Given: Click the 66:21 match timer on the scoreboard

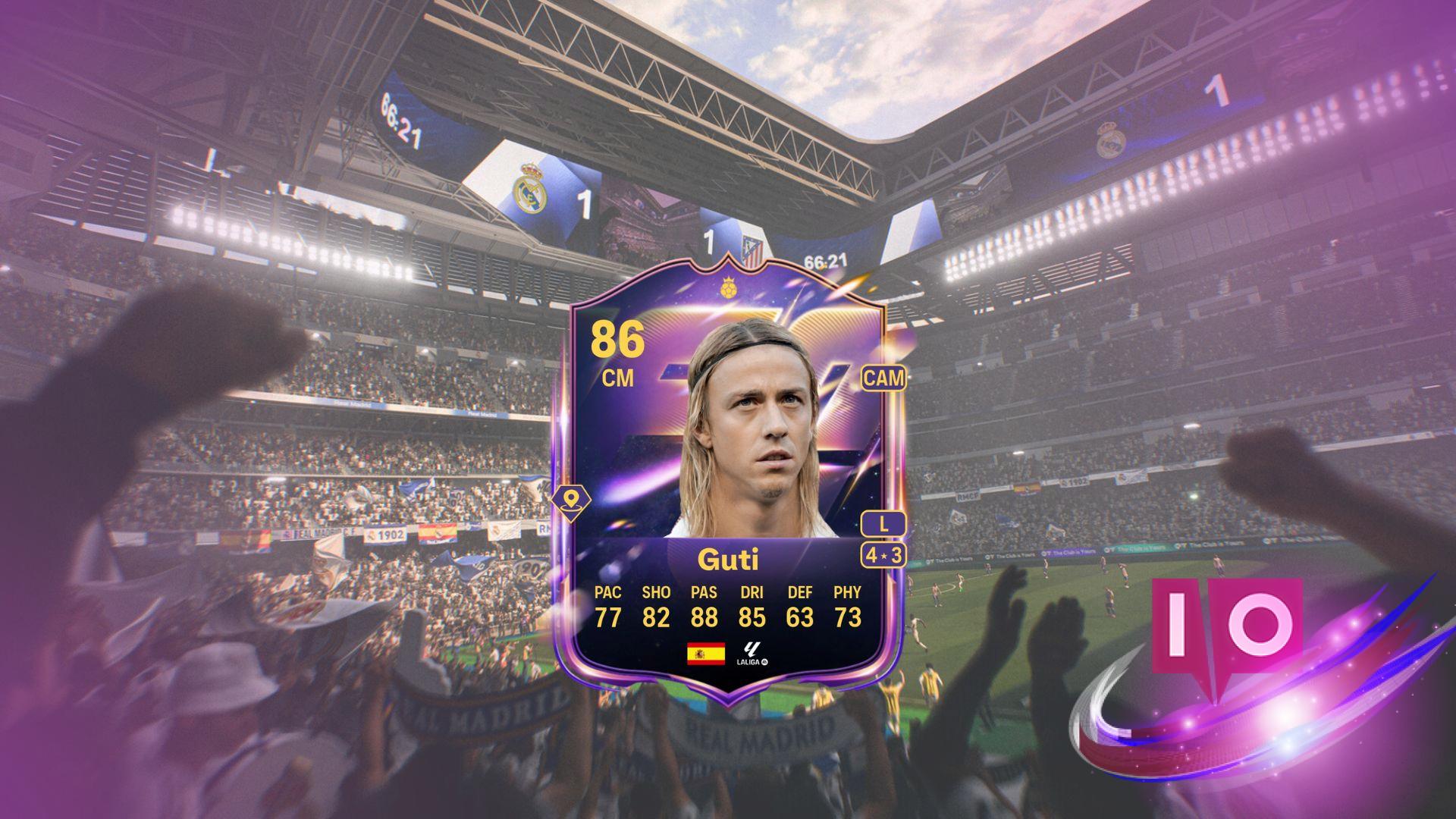Looking at the screenshot, I should click(x=825, y=260).
